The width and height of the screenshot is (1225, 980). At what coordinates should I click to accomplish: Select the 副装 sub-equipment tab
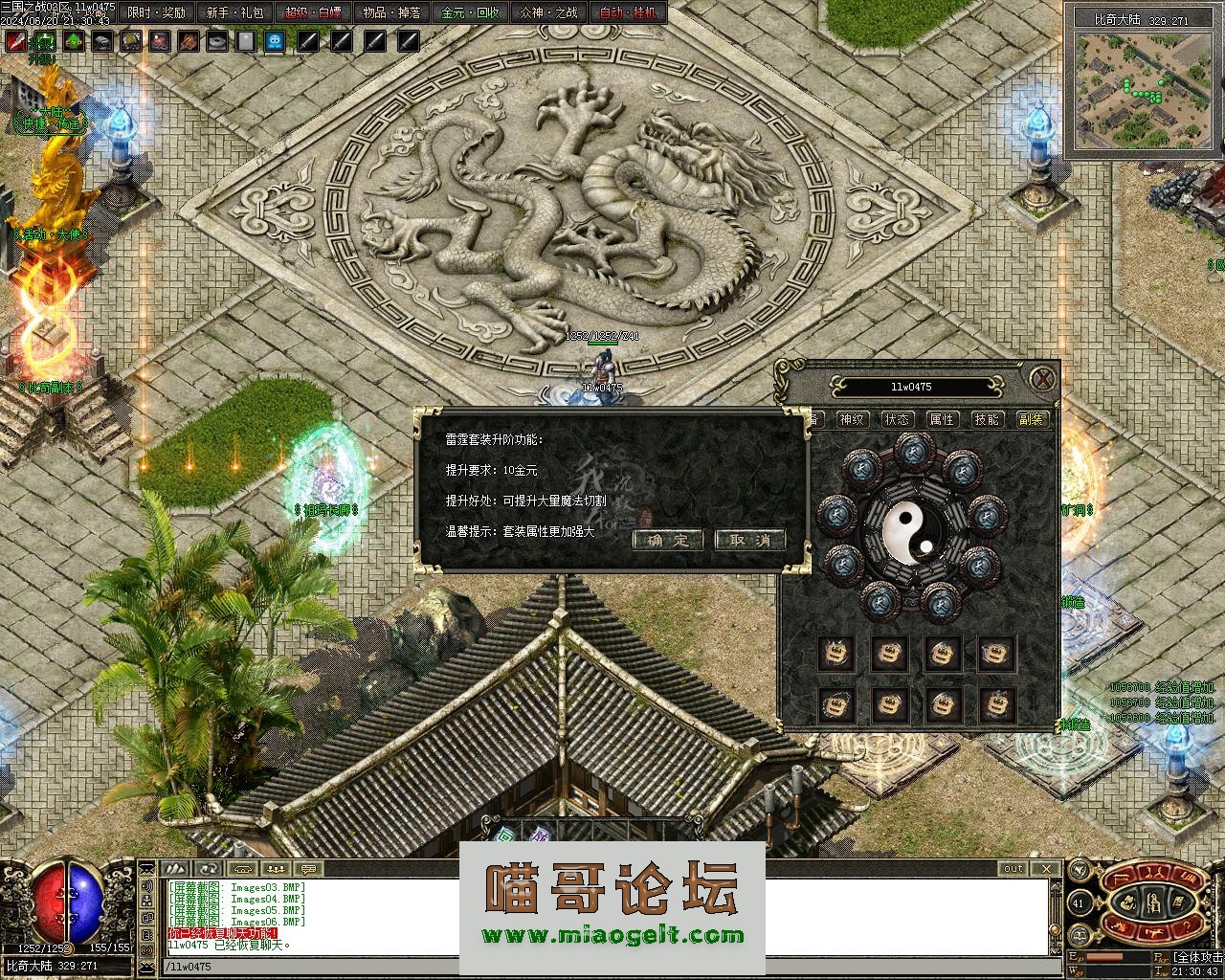(x=1032, y=419)
